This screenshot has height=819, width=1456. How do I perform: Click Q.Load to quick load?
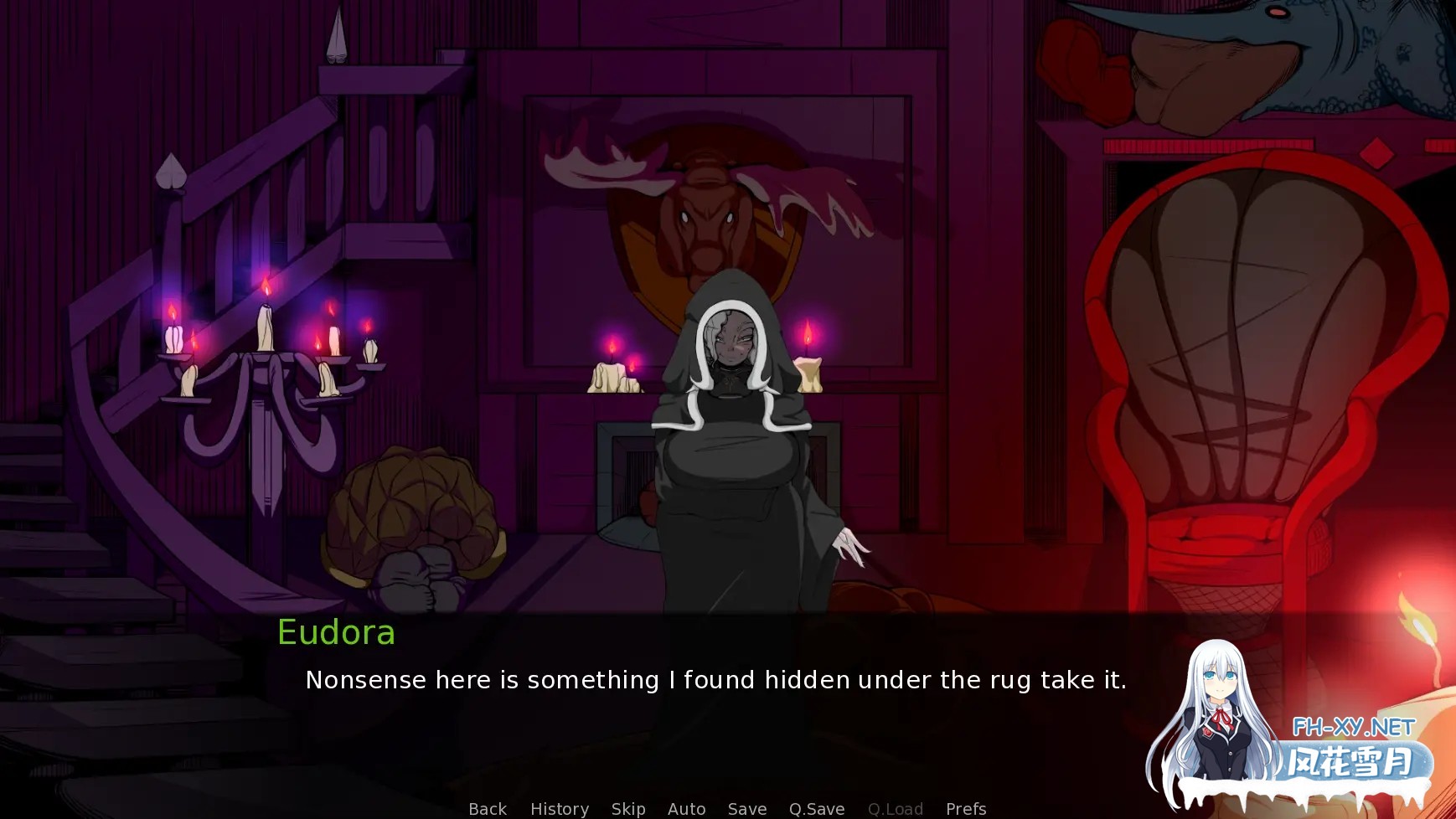[896, 809]
